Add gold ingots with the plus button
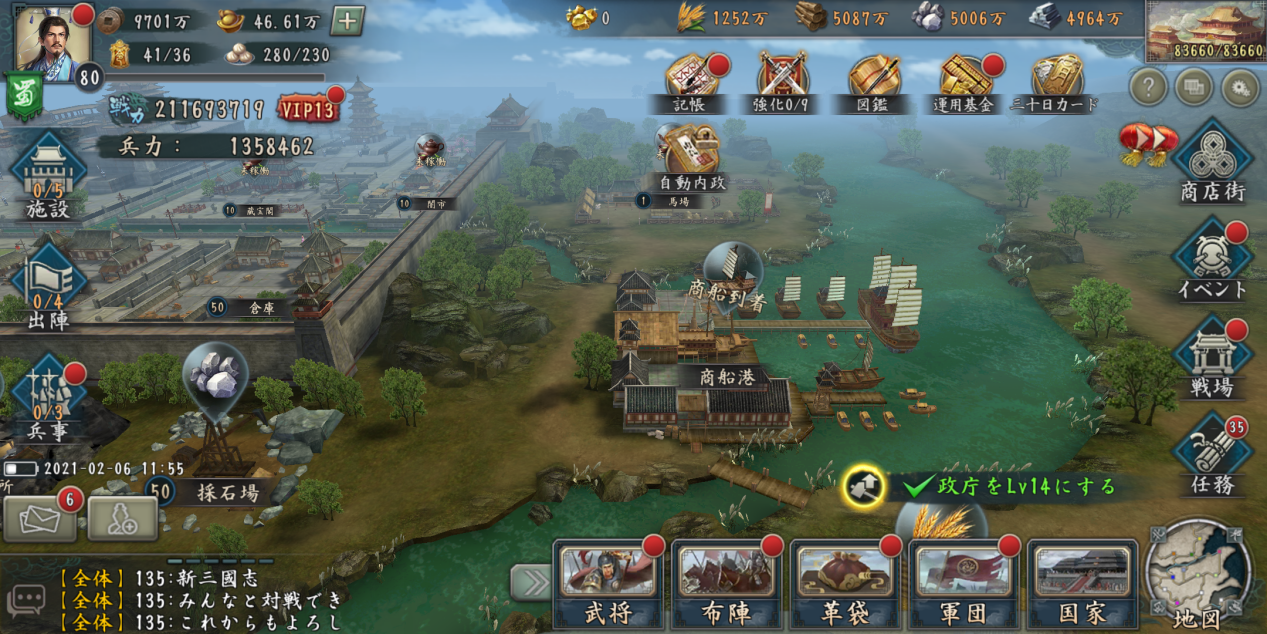 (x=347, y=20)
